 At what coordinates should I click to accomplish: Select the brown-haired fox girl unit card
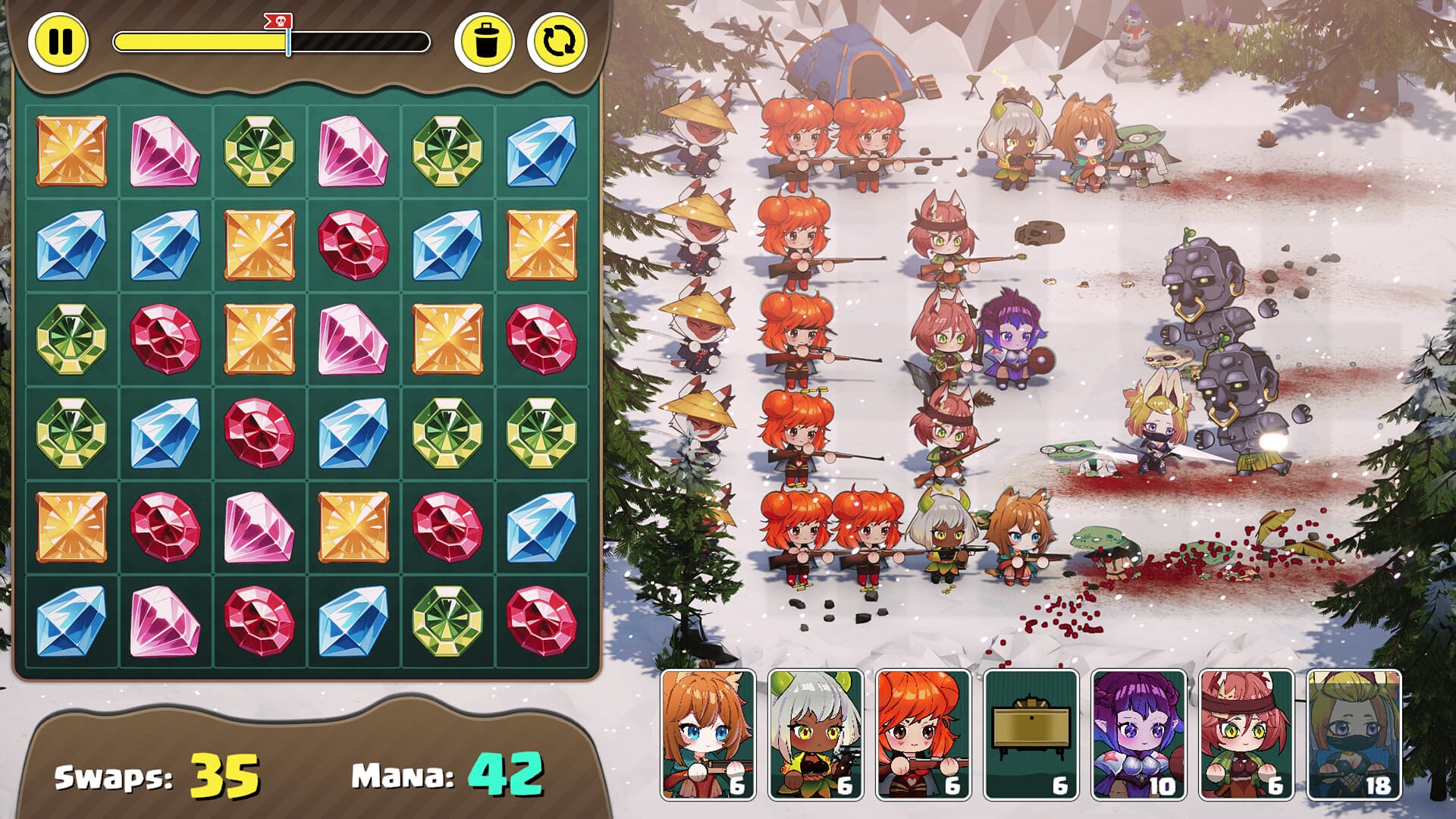708,734
